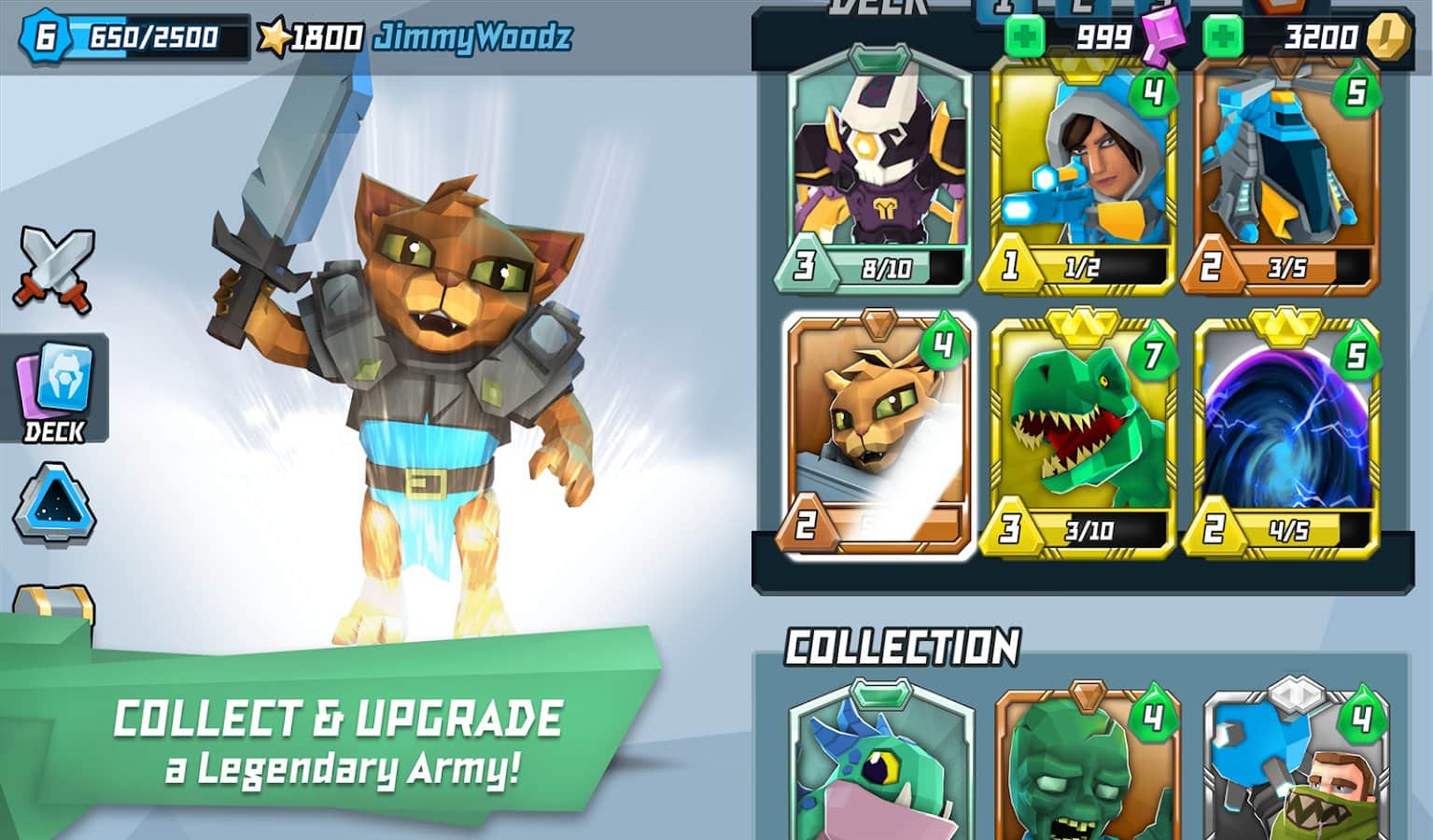Select the green zombie collection card
Viewport: 1433px width, 840px height.
point(1086,765)
